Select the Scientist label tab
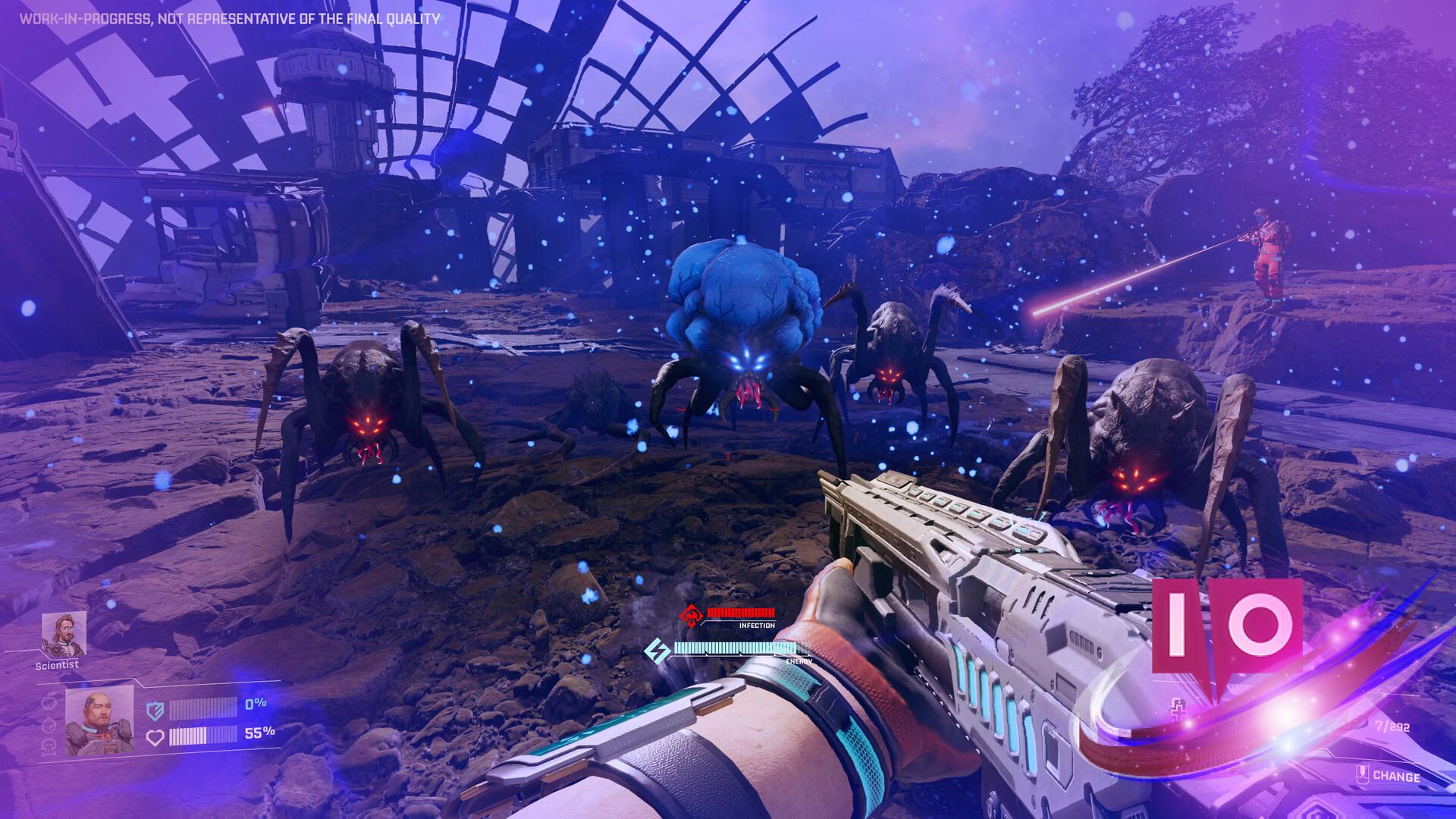Image resolution: width=1456 pixels, height=819 pixels. click(x=58, y=665)
